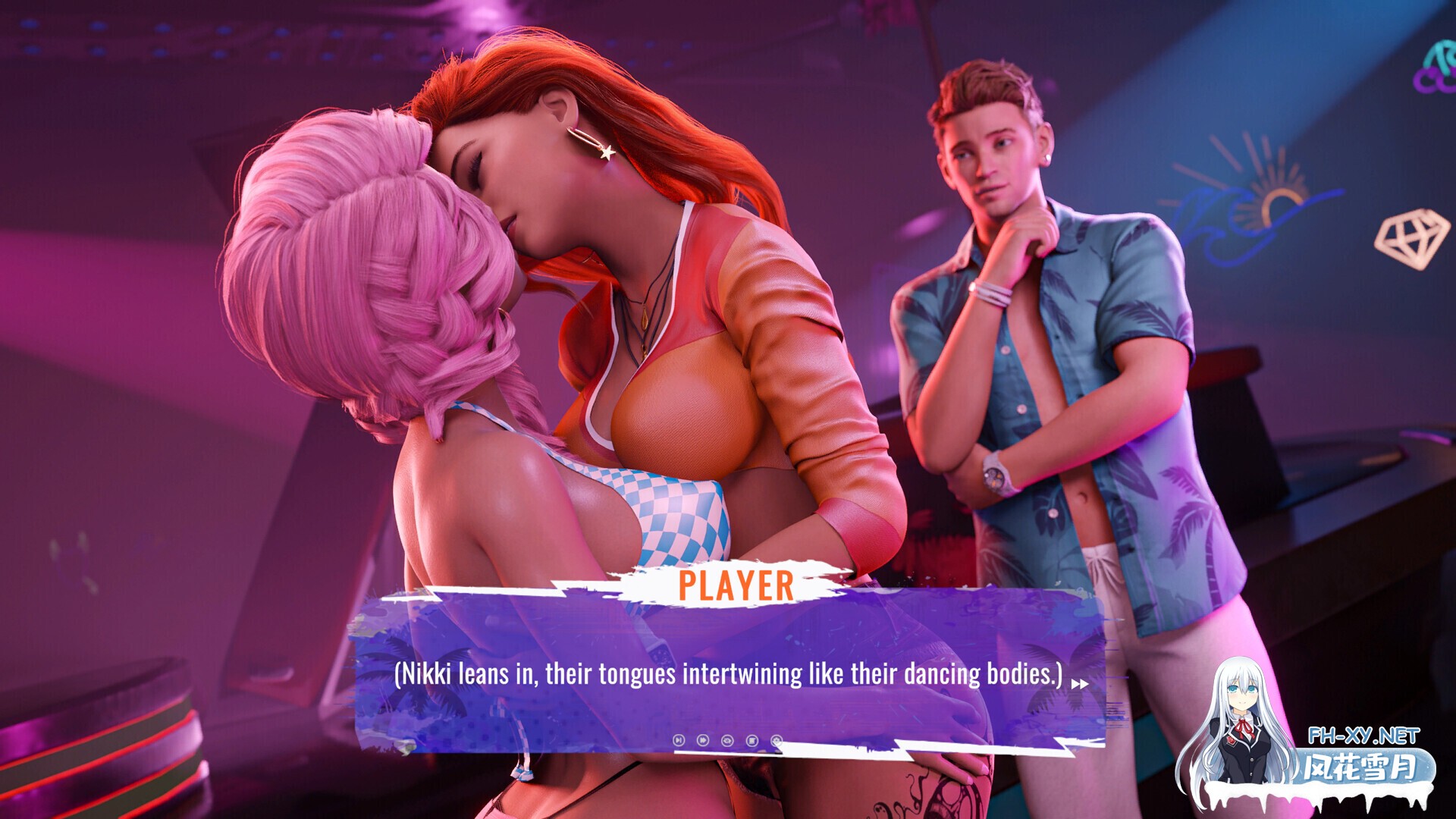This screenshot has width=1456, height=819.
Task: Open settings via the gear icon
Action: coord(776,740)
